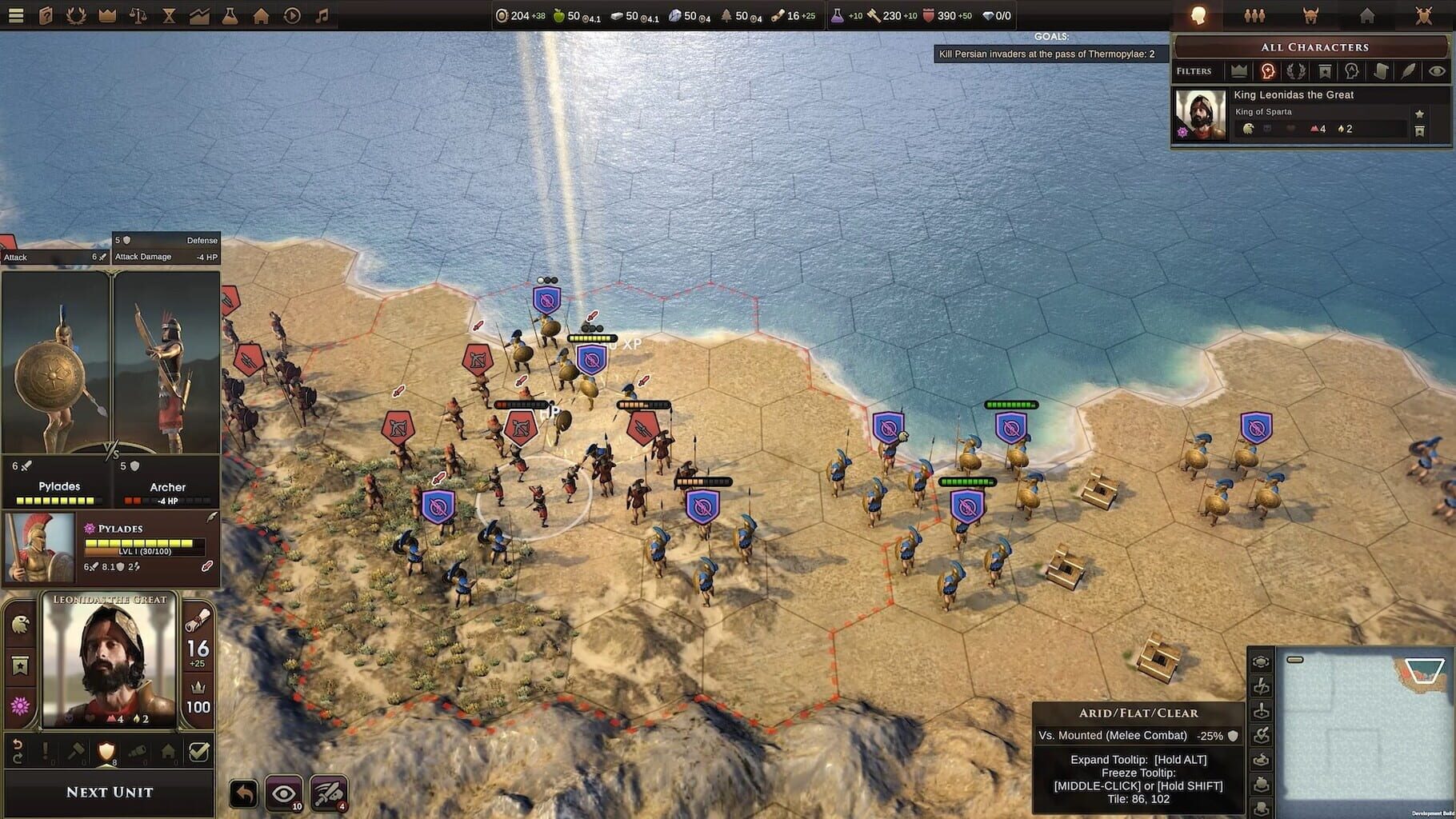1456x819 pixels.
Task: Toggle the crown filter in All Characters panel
Action: (x=1240, y=70)
